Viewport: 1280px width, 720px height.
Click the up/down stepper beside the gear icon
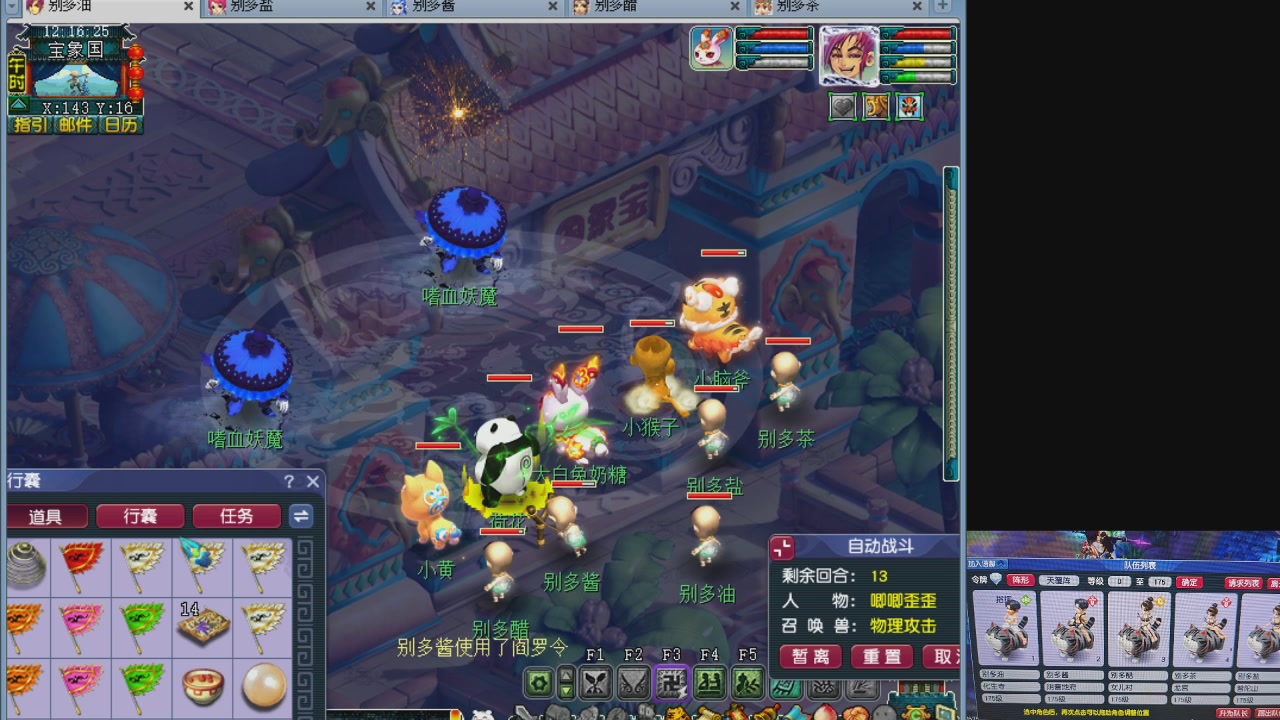click(x=567, y=684)
